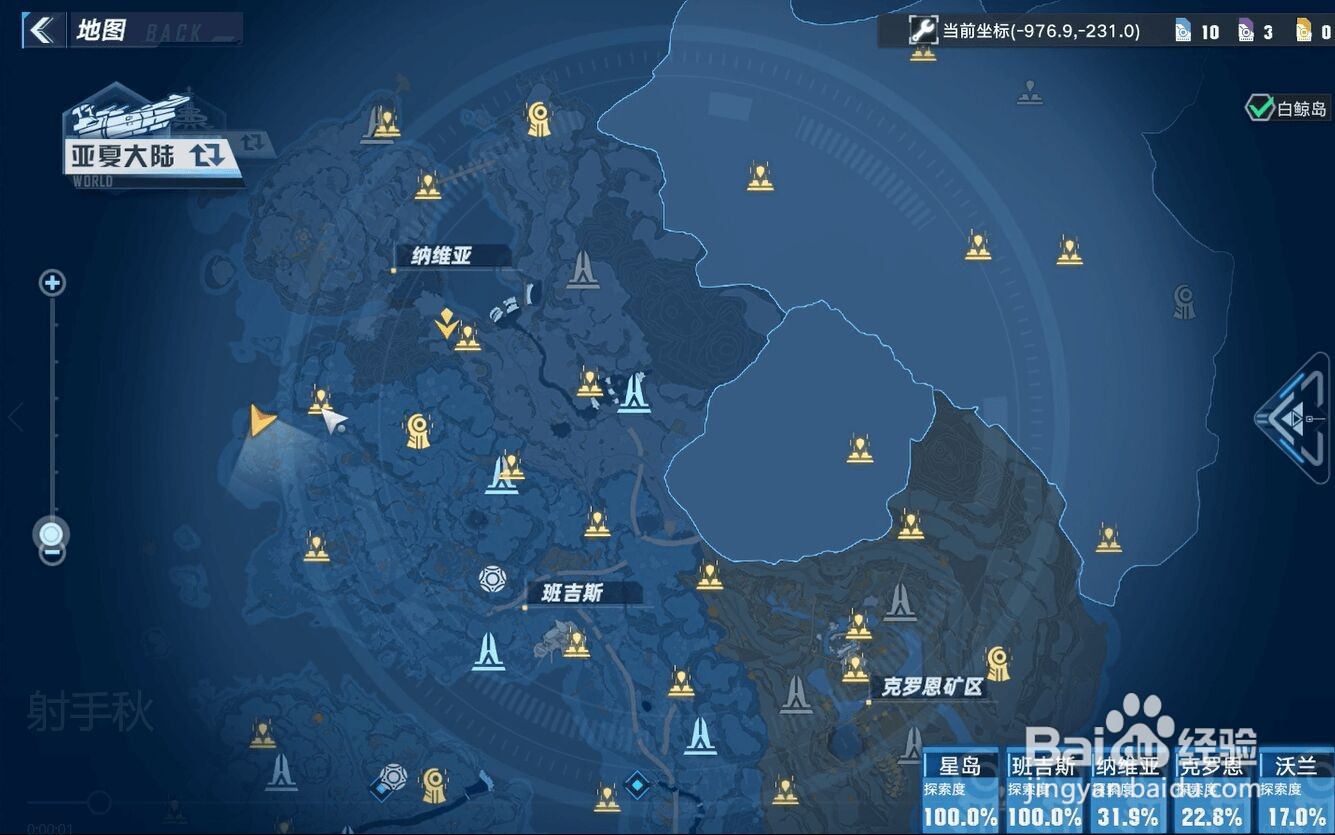Viewport: 1335px width, 835px height.
Task: Open the blue data chip resource counter
Action: tap(1183, 31)
